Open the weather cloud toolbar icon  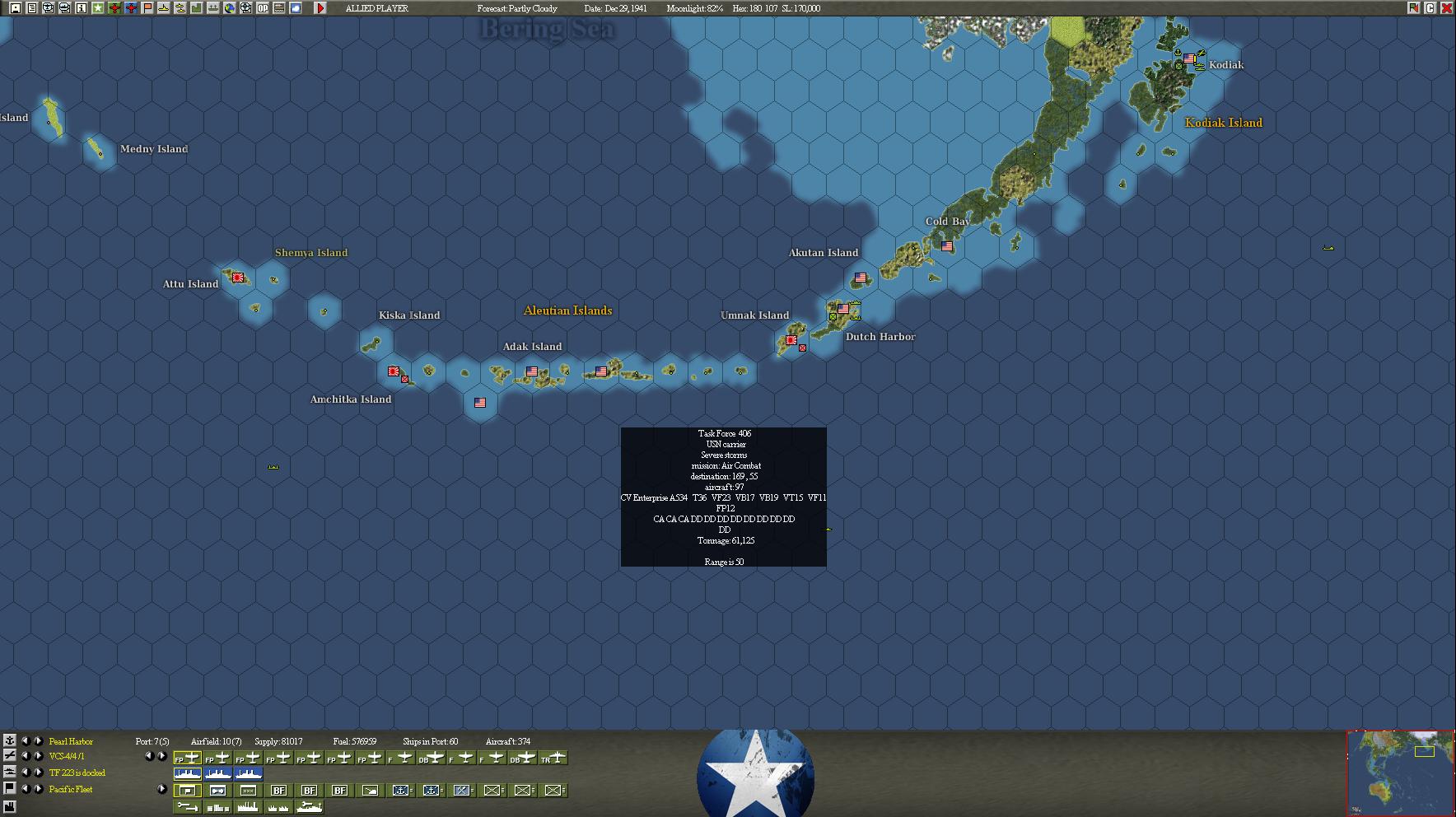(296, 8)
